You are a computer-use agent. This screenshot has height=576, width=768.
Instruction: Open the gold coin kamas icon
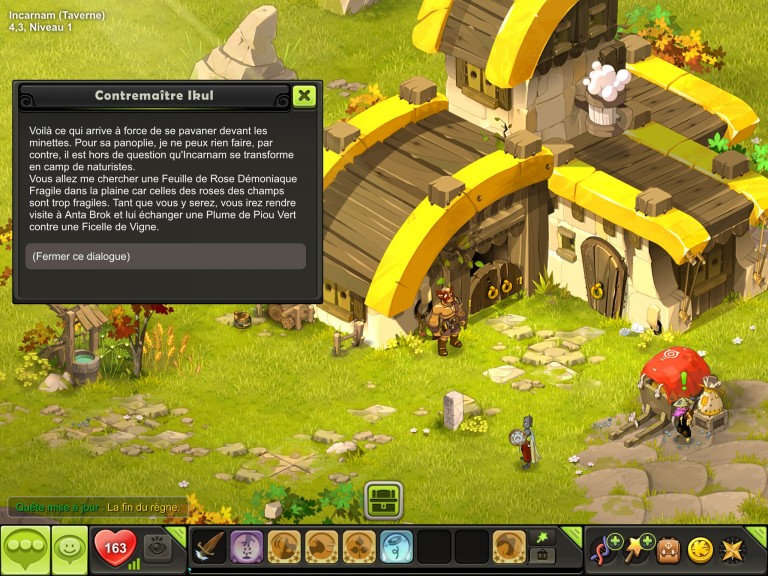click(x=701, y=549)
